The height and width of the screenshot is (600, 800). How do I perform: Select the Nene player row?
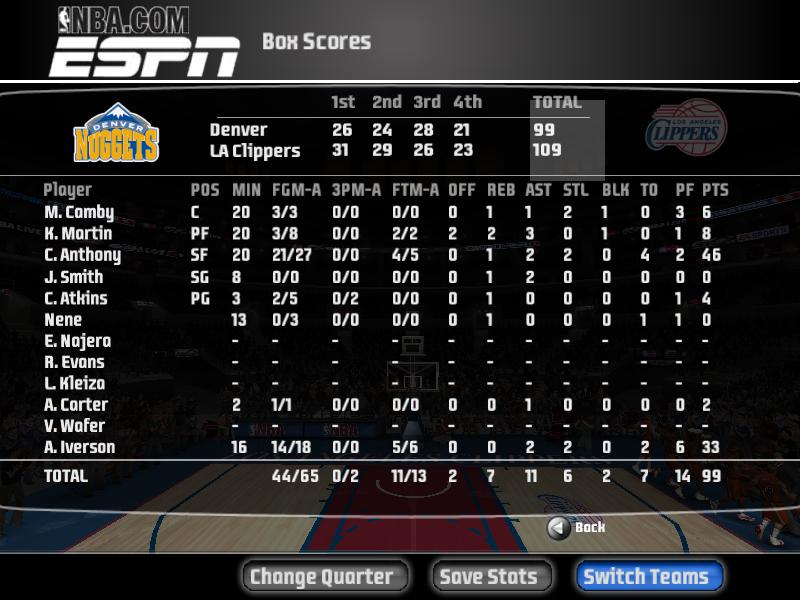(x=63, y=320)
